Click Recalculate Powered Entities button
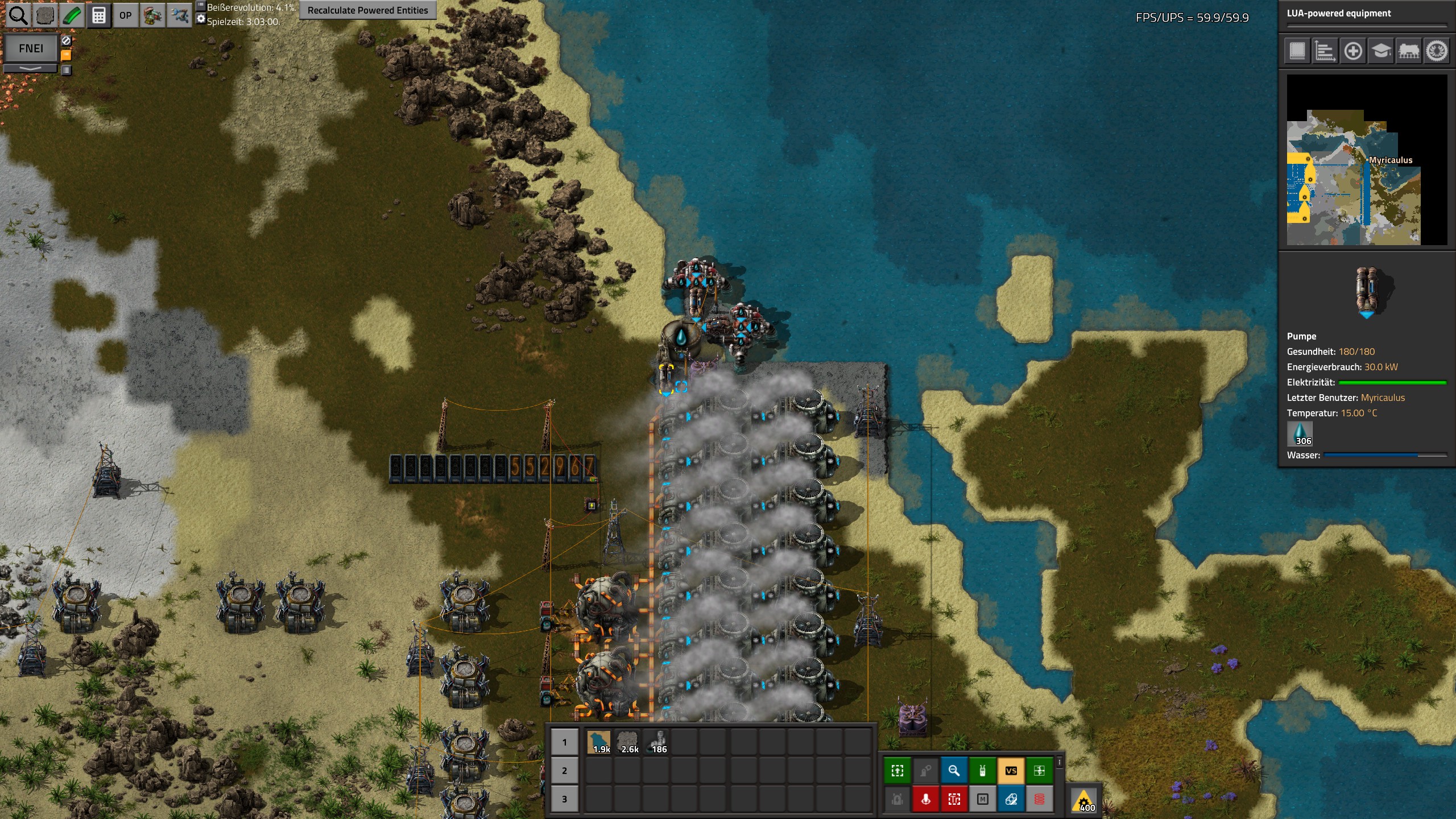 pyautogui.click(x=367, y=10)
